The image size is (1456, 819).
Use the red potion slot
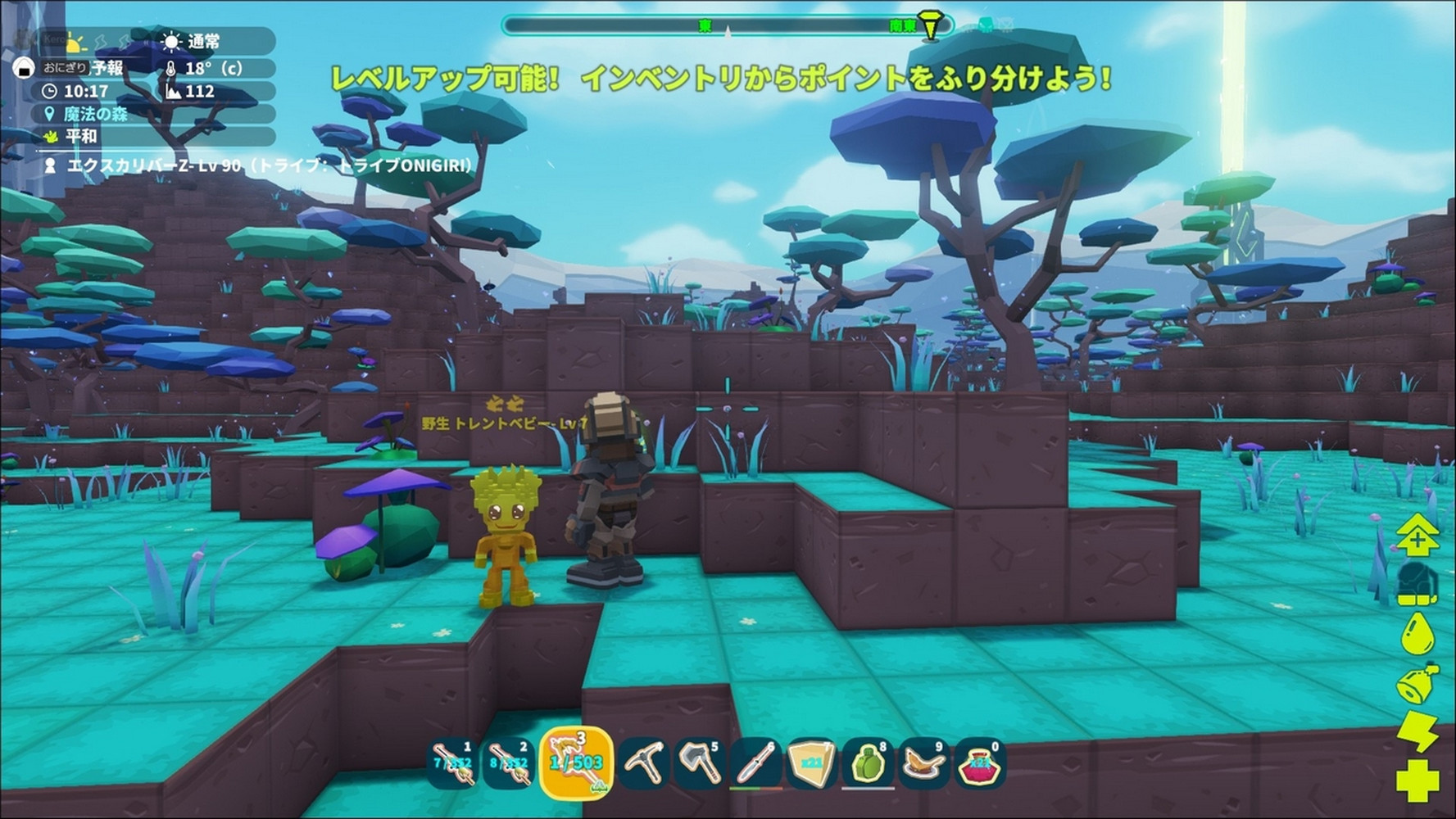979,763
